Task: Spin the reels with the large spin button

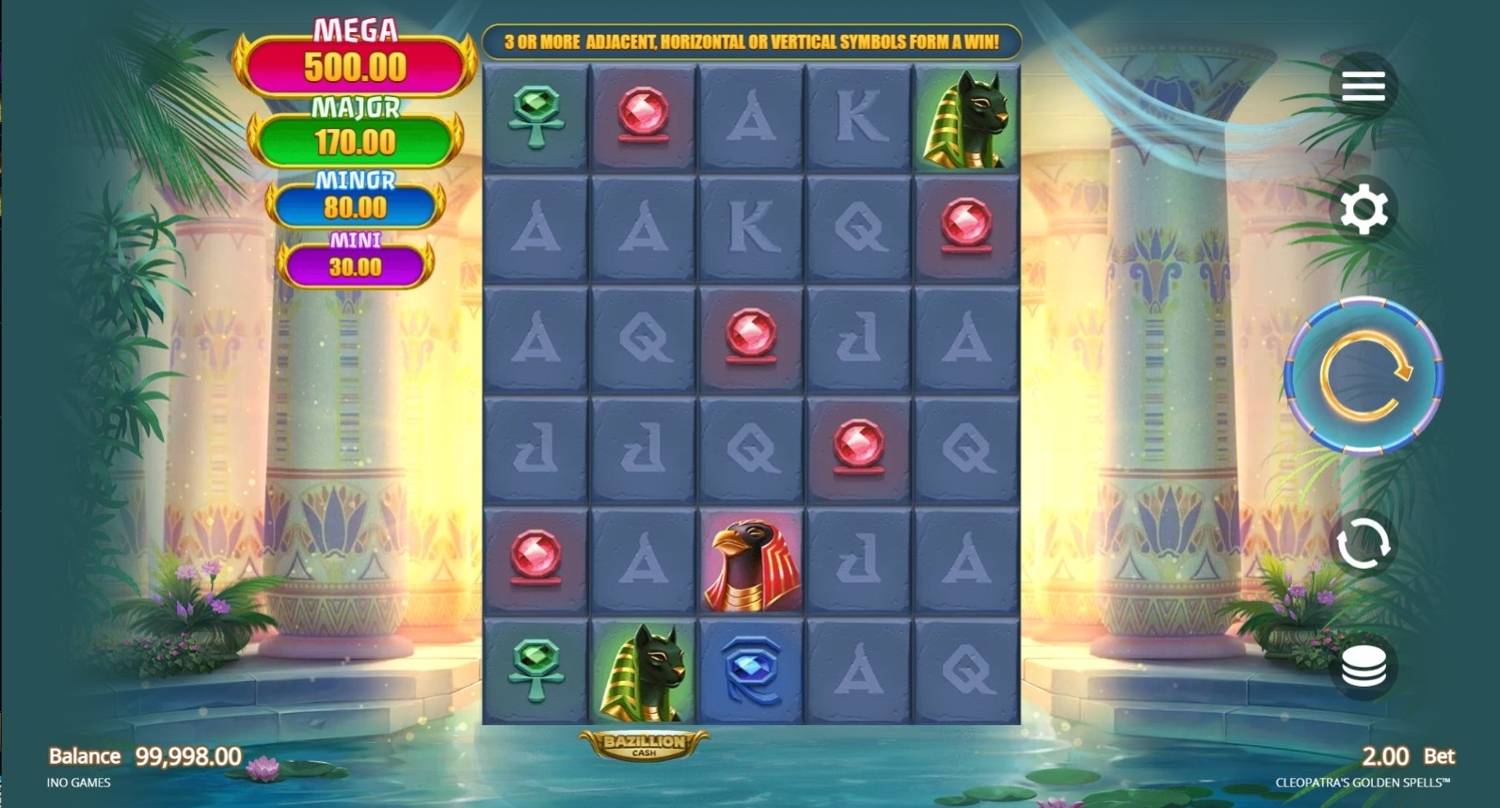Action: pyautogui.click(x=1363, y=375)
